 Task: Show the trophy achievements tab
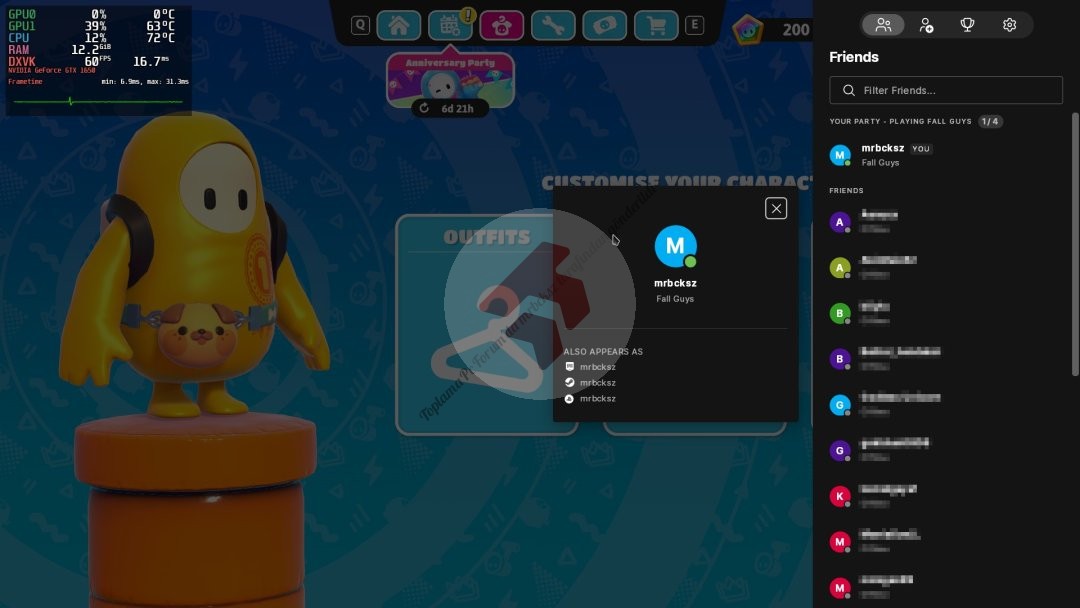[x=968, y=25]
